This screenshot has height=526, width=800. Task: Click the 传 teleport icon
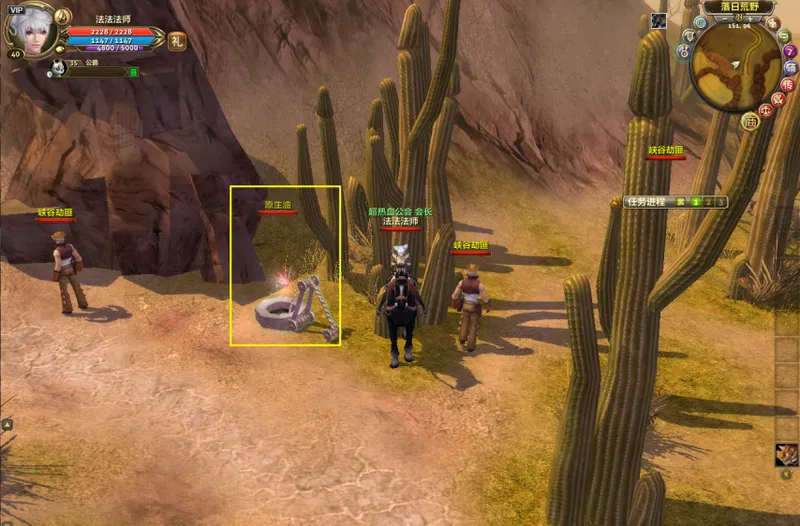(x=788, y=85)
